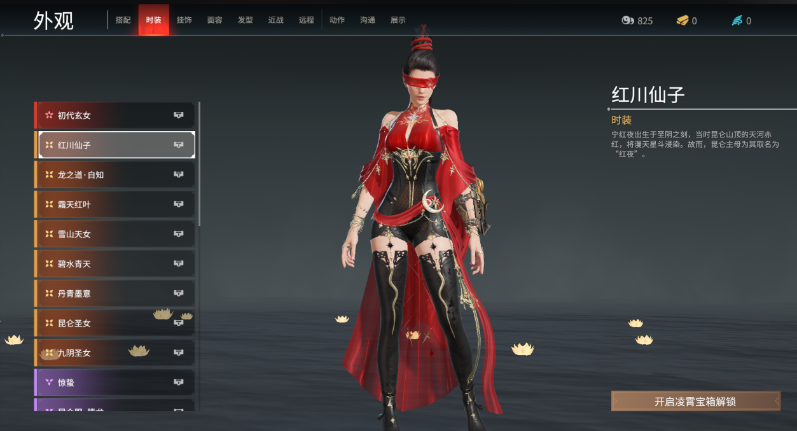Screen dimensions: 797x431
Task: Open the 动作 tab
Action: [x=337, y=20]
